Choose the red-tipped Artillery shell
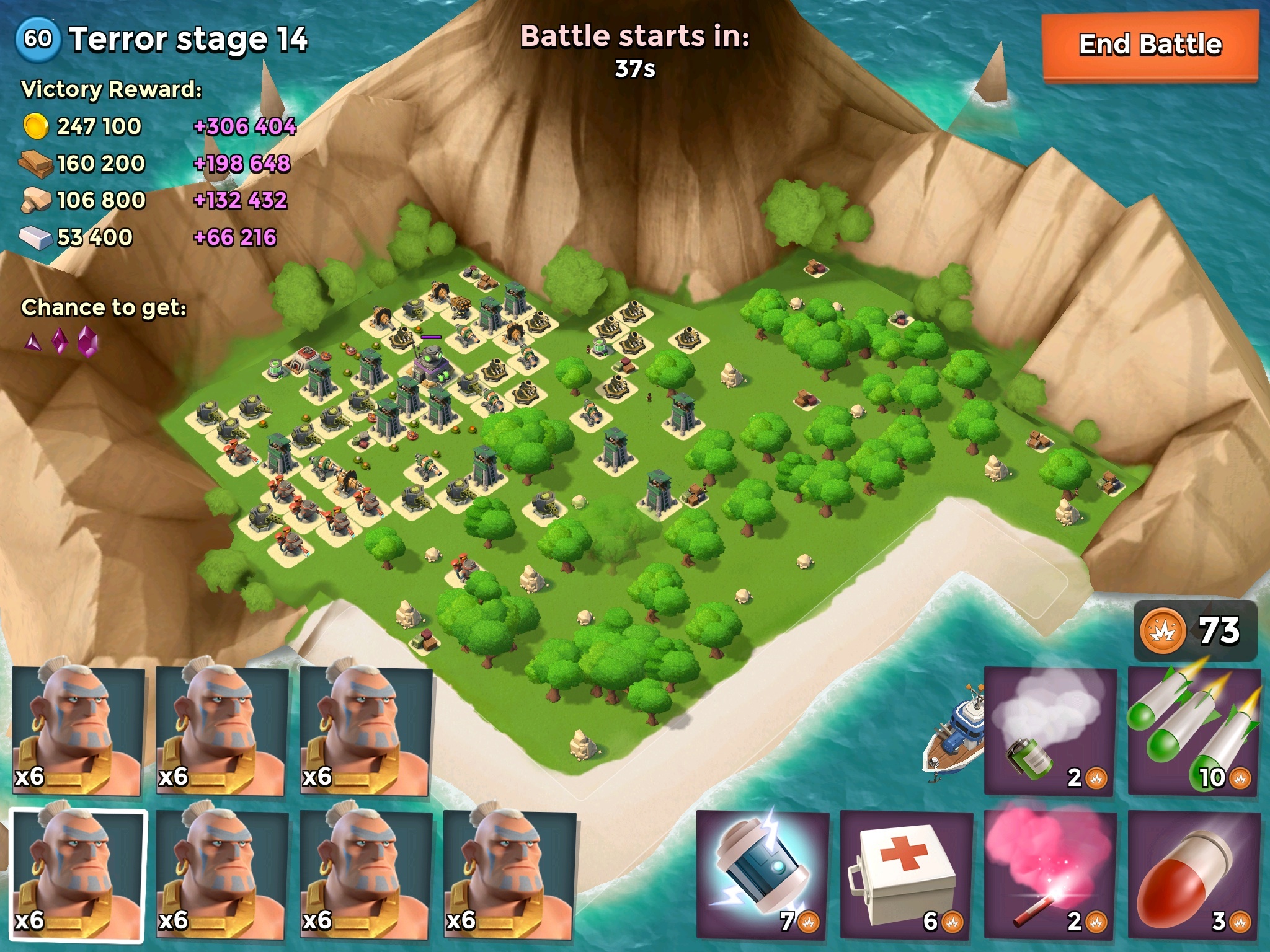 1194,875
